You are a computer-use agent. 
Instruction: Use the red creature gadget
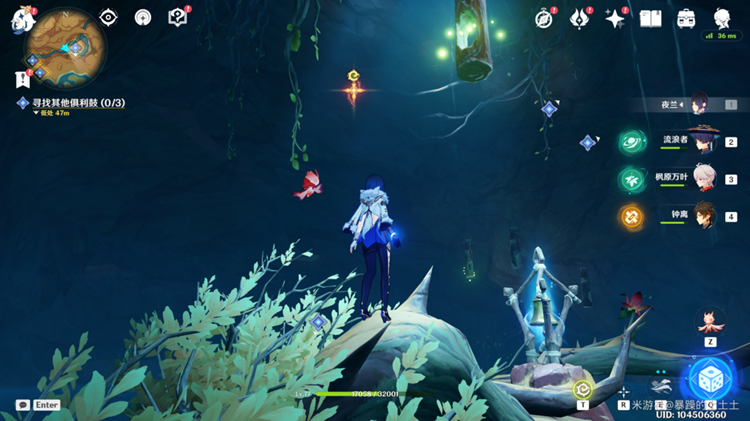click(x=709, y=320)
